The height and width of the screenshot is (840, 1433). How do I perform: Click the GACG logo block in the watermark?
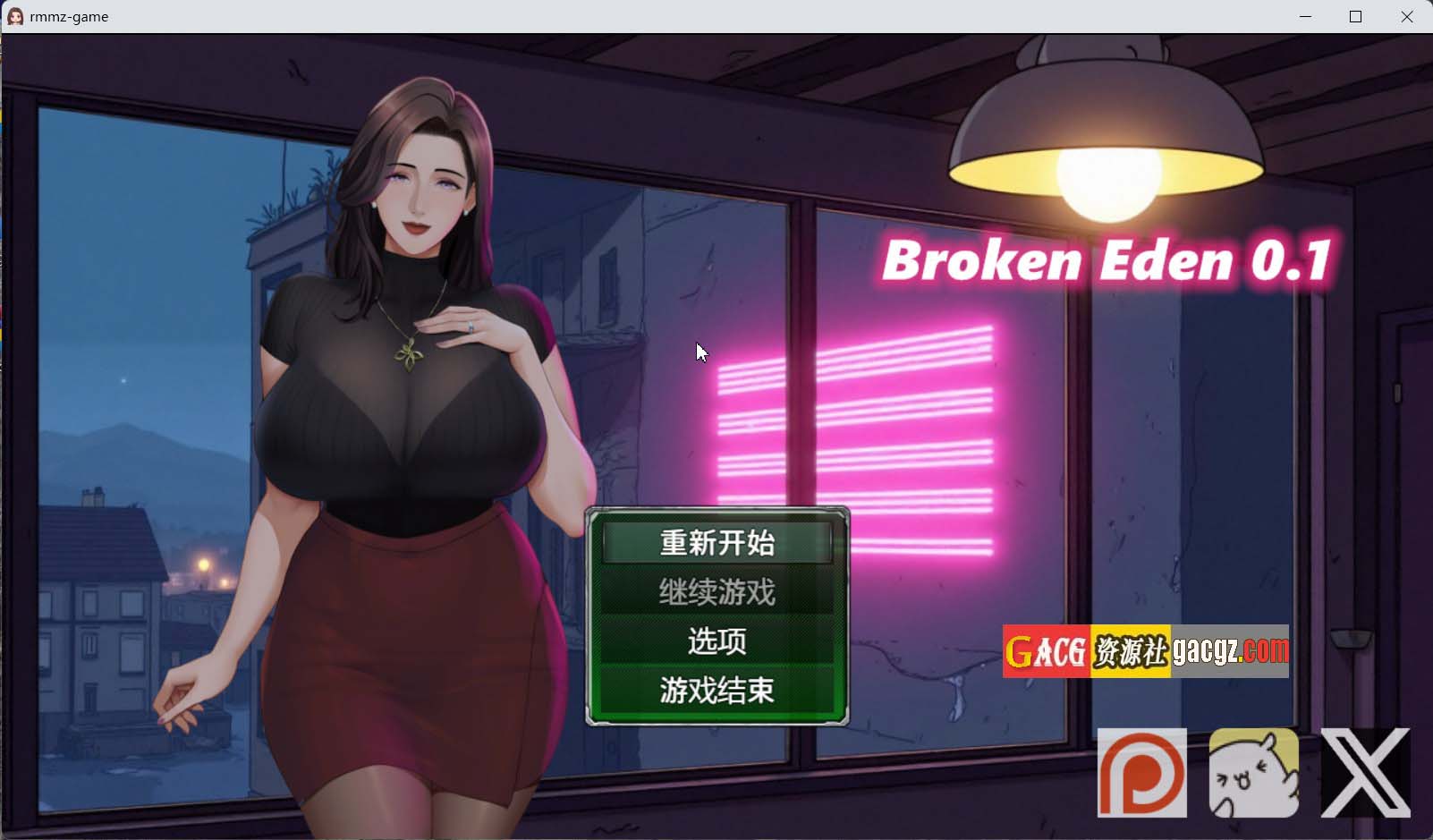[x=1045, y=652]
